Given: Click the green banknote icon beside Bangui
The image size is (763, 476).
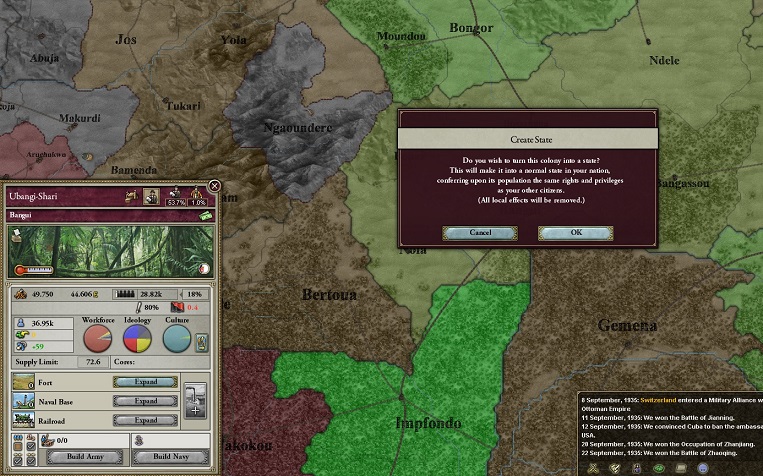Looking at the screenshot, I should pos(206,215).
